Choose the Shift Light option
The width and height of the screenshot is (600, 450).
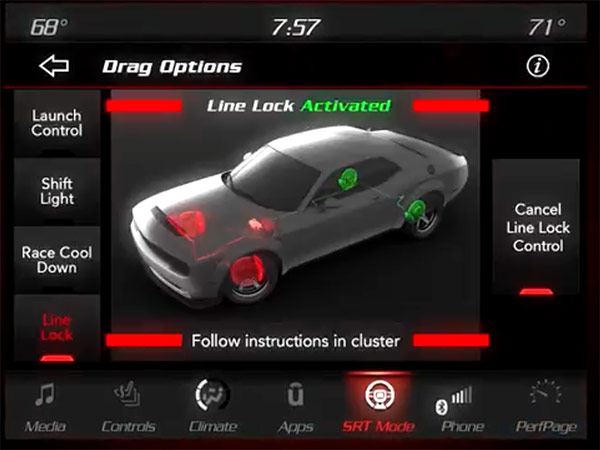pyautogui.click(x=56, y=191)
